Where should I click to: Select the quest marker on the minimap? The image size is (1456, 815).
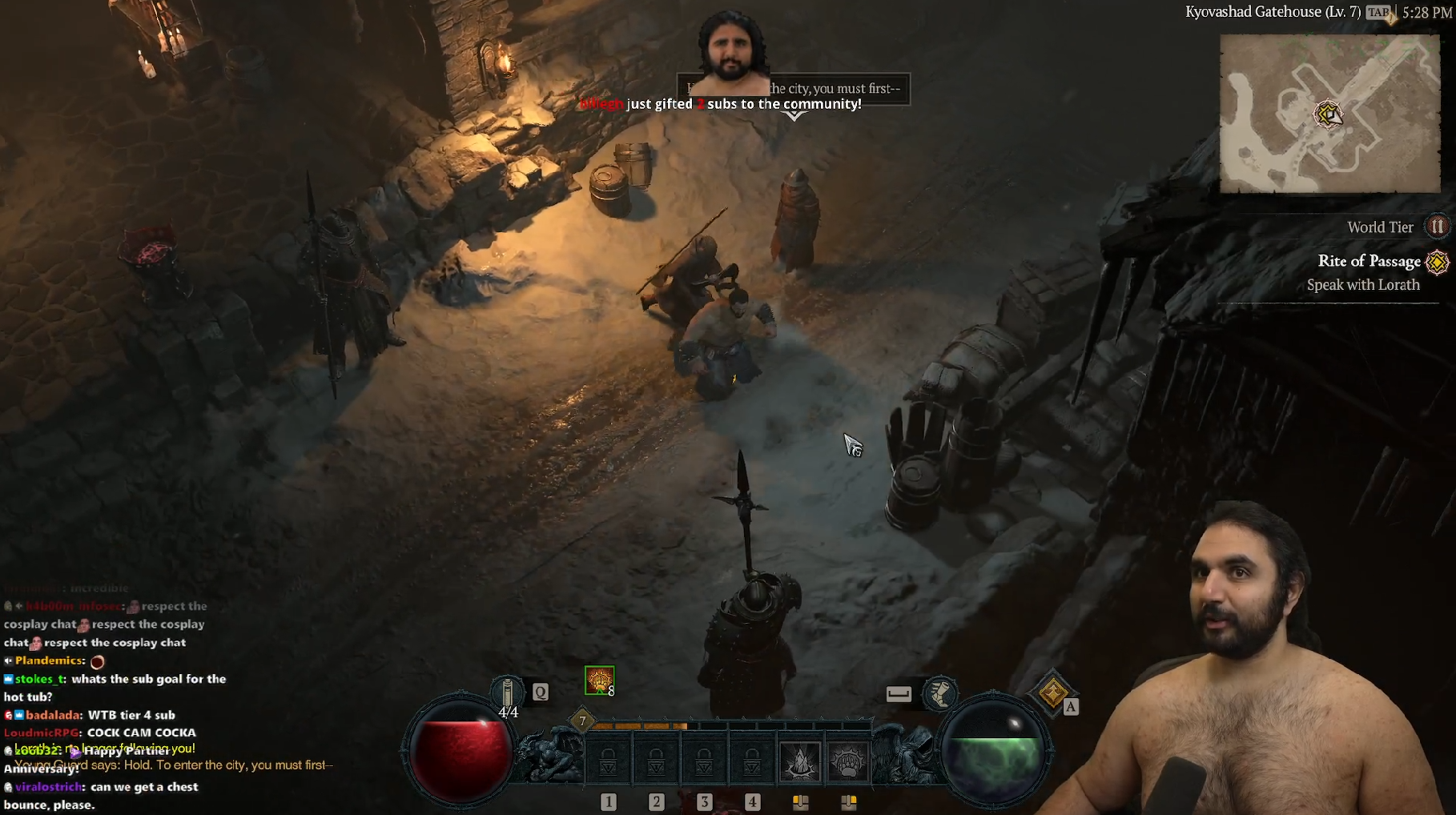point(1329,114)
